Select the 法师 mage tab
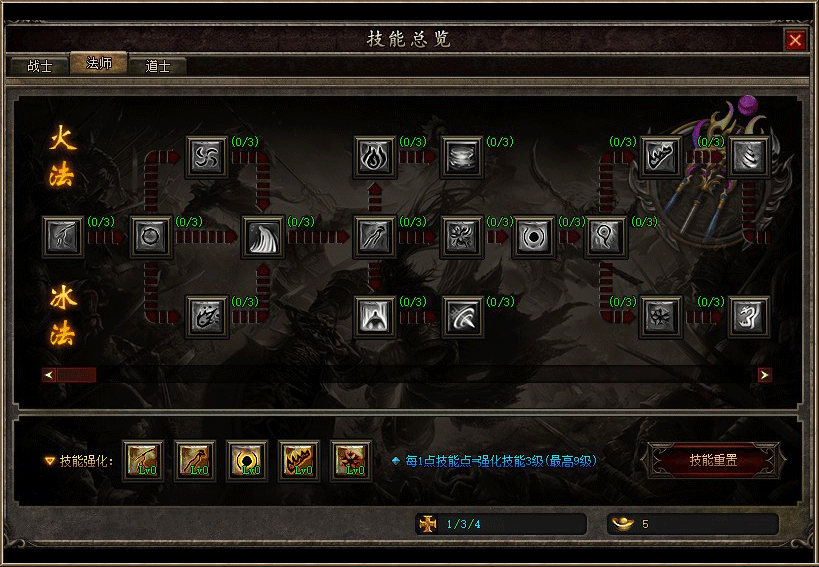Screen dimensions: 819x567 click(x=99, y=64)
